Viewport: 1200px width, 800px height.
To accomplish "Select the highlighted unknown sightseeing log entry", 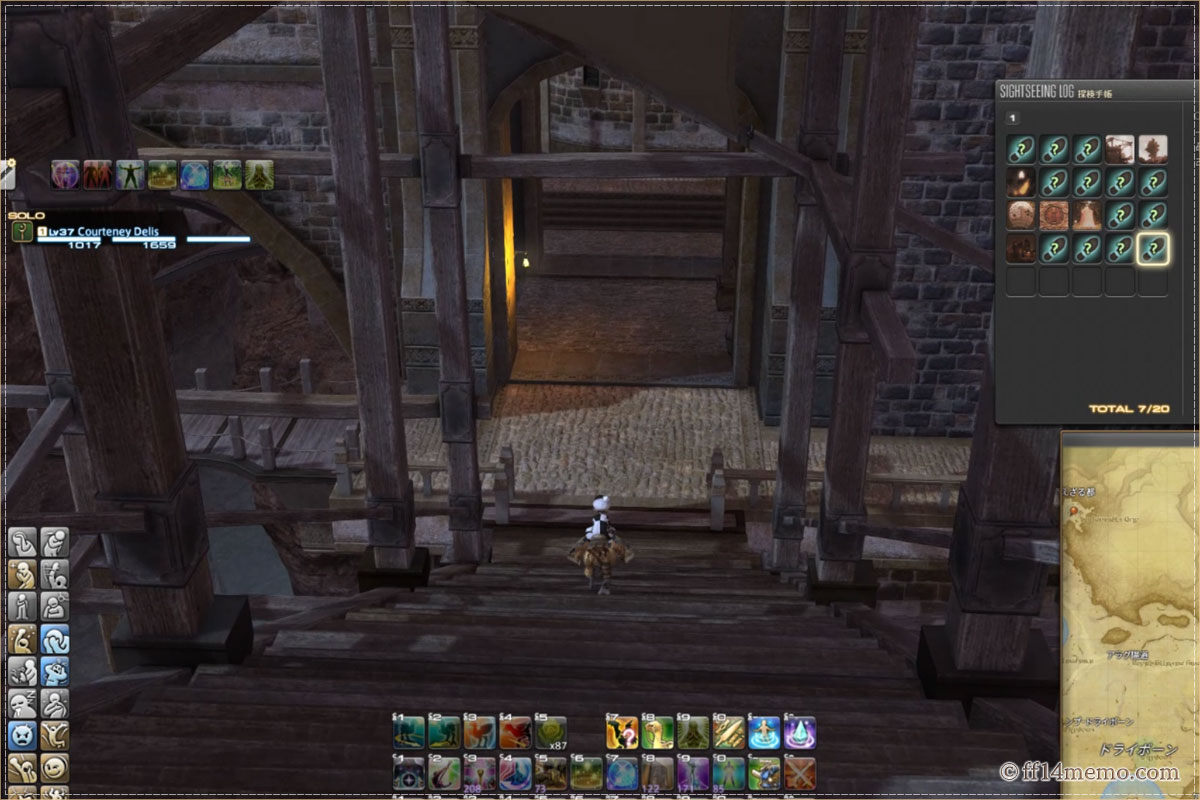I will 1152,249.
